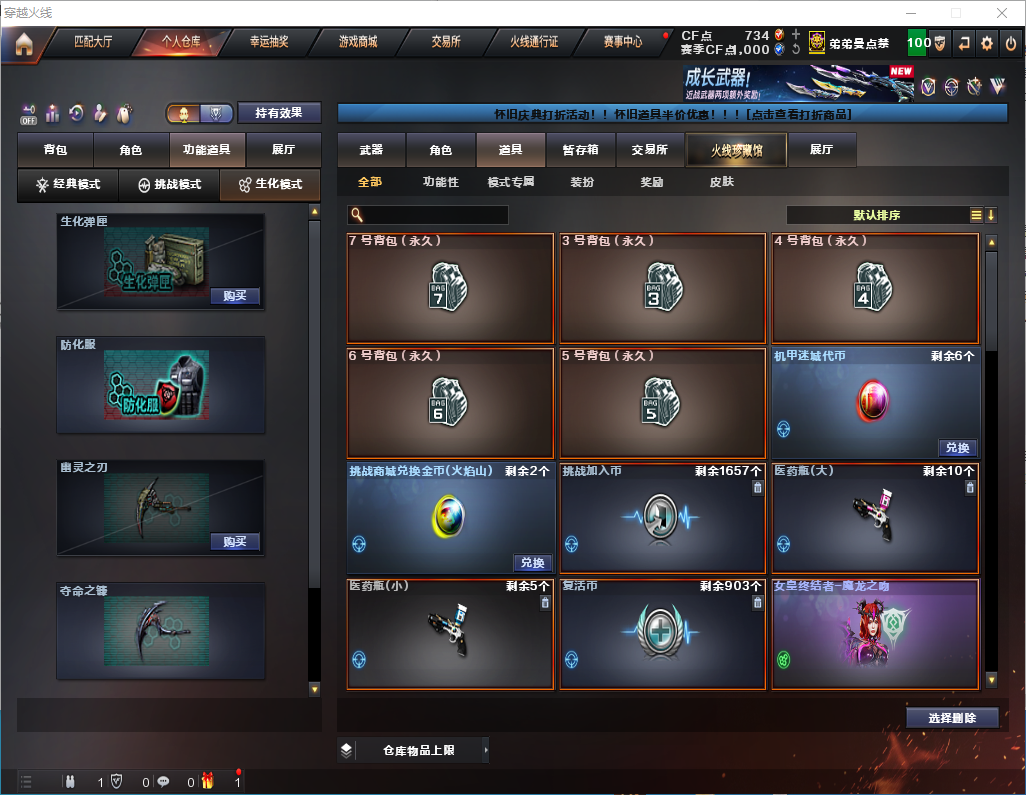Open settings via the gear icon
The image size is (1026, 795).
(x=987, y=43)
